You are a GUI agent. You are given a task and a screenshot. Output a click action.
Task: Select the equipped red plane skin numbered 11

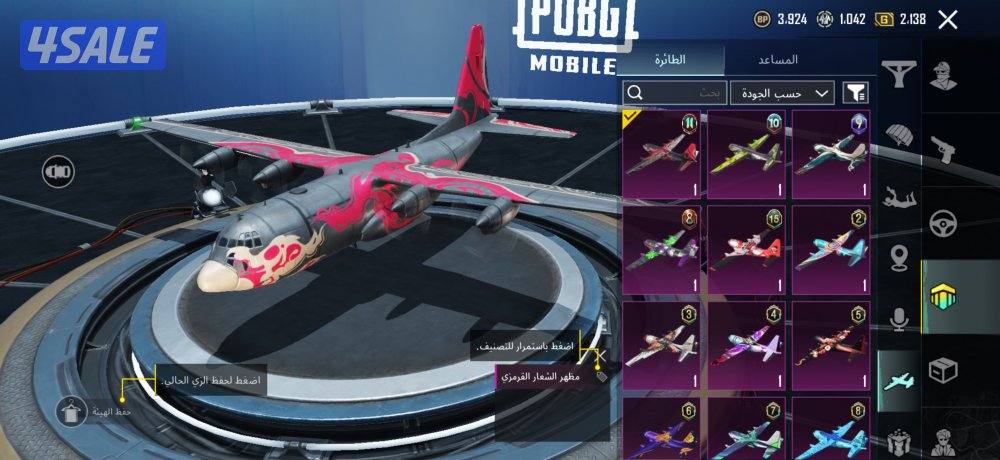[661, 155]
